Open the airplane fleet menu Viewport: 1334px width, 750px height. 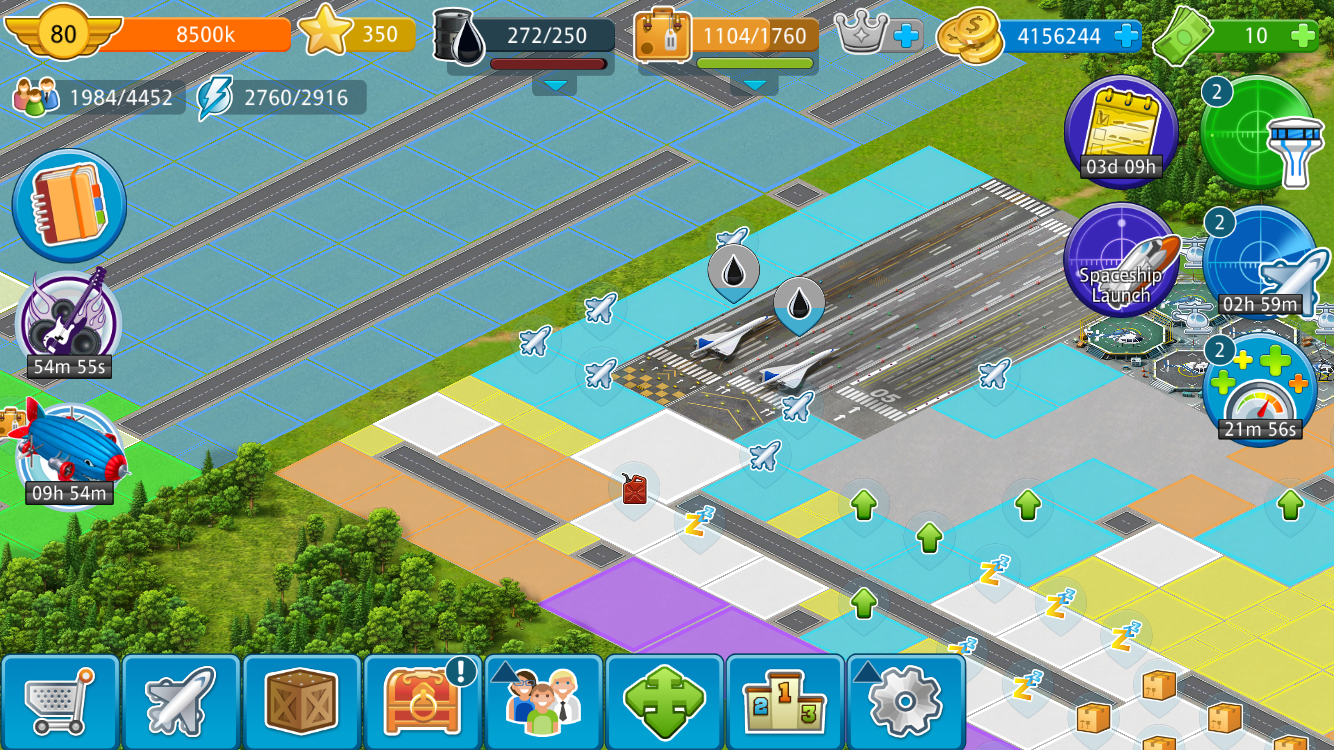pyautogui.click(x=181, y=701)
